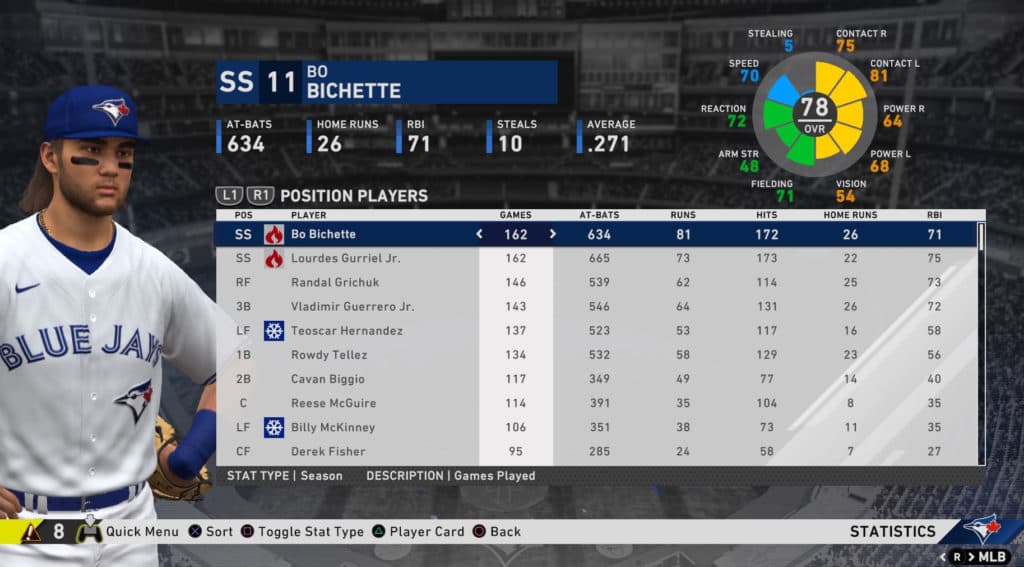Pick the Vladimir Guerrero Jr. row

352,306
